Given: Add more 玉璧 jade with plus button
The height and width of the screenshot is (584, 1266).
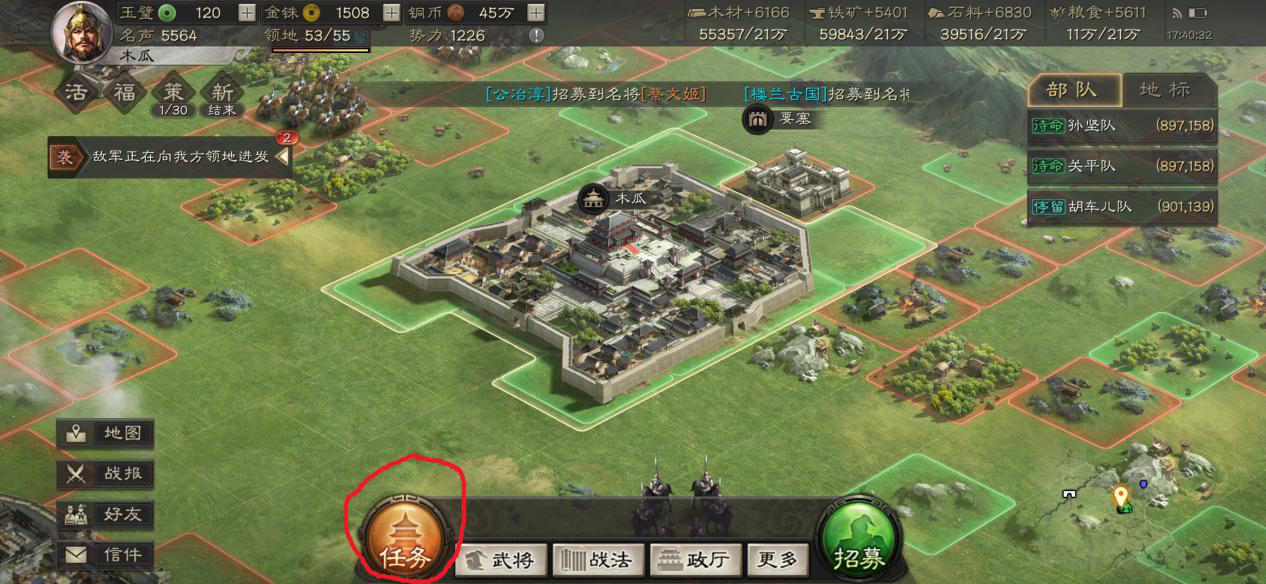Looking at the screenshot, I should click(x=247, y=13).
